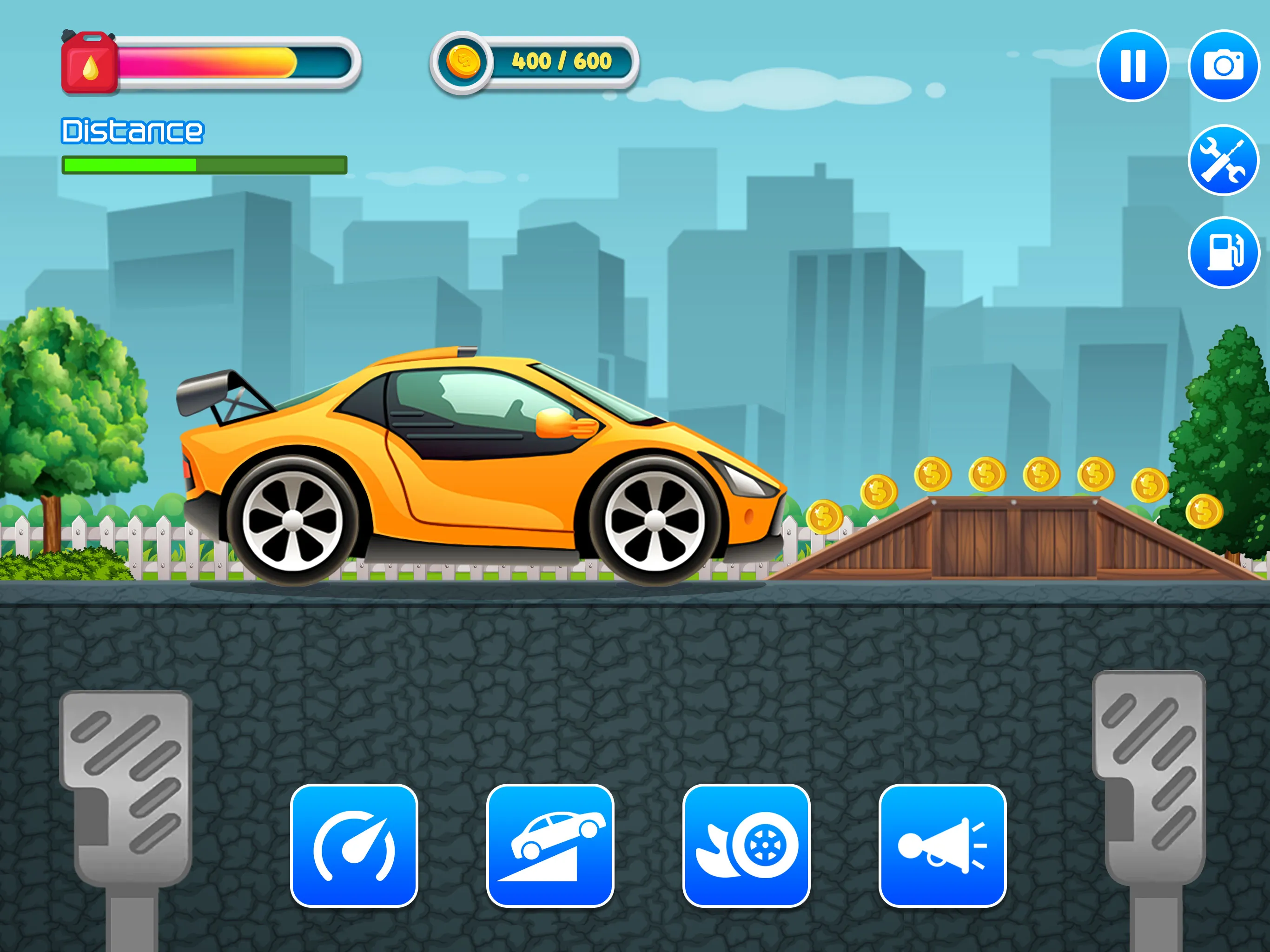Pause the game
Image resolution: width=1270 pixels, height=952 pixels.
tap(1133, 65)
